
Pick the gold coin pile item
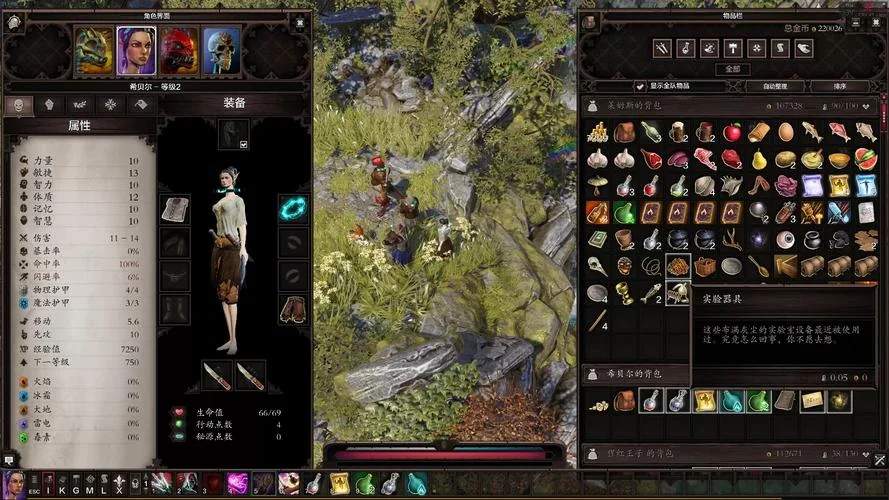tap(598, 132)
